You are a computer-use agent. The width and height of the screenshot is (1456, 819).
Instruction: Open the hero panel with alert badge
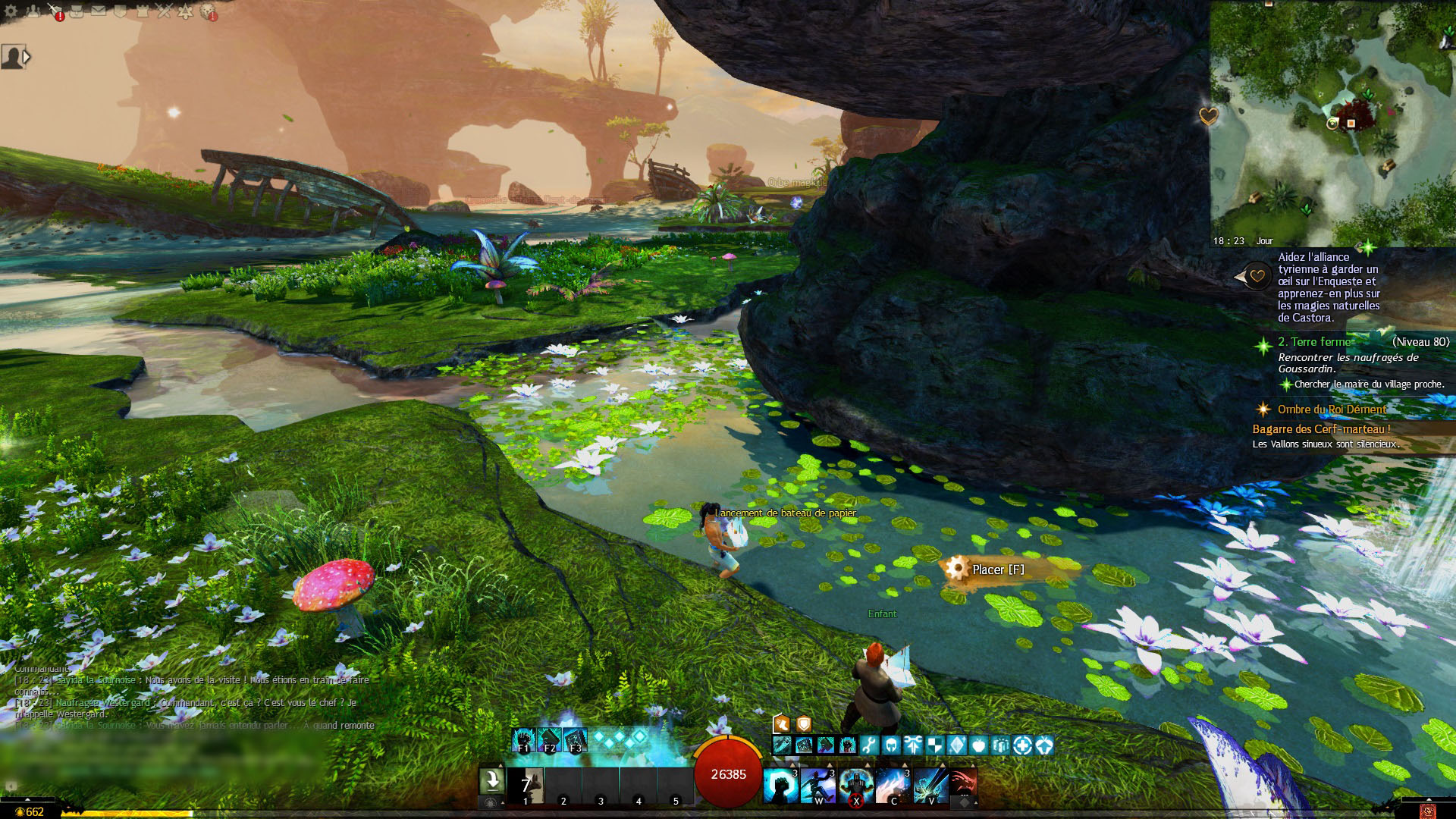pos(55,11)
